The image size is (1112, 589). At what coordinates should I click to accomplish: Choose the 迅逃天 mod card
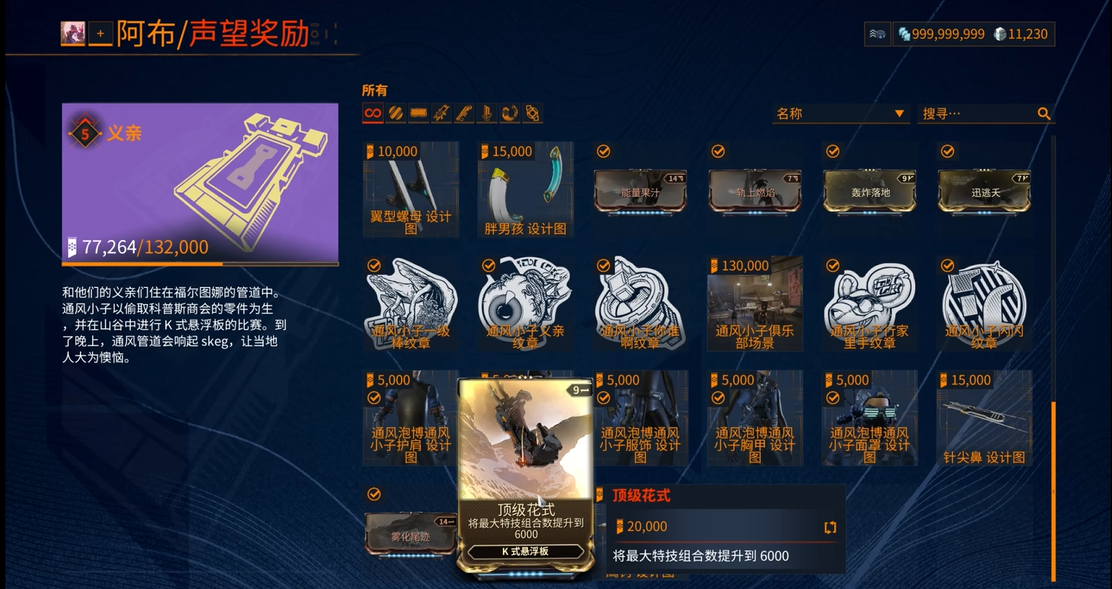[x=984, y=190]
